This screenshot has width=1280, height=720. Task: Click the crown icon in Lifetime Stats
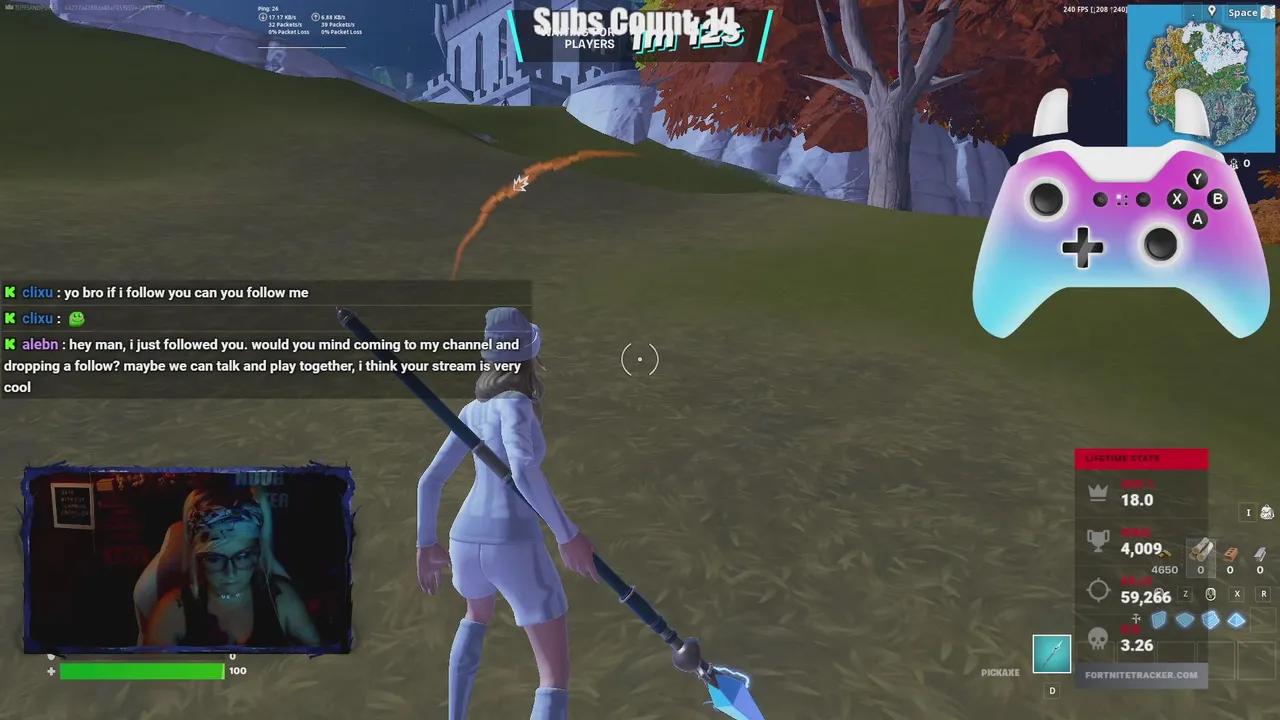pyautogui.click(x=1097, y=492)
